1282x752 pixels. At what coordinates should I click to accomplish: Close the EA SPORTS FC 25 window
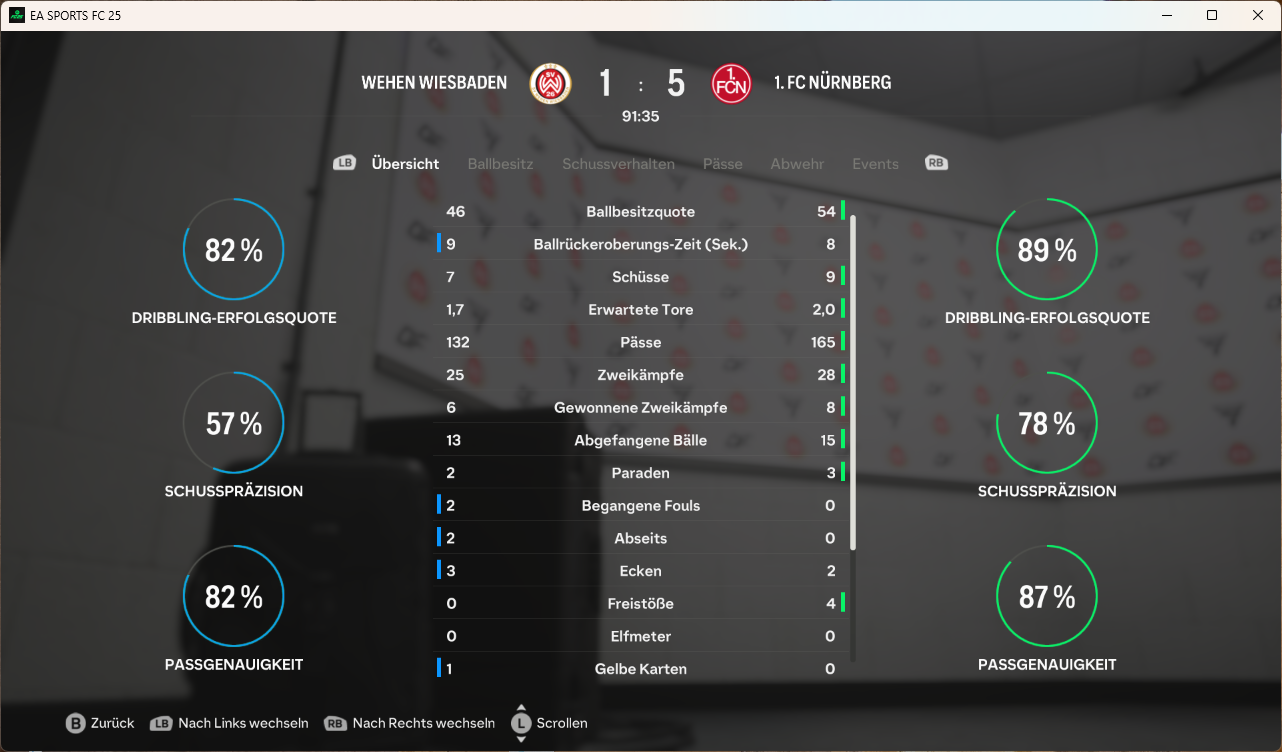point(1258,15)
